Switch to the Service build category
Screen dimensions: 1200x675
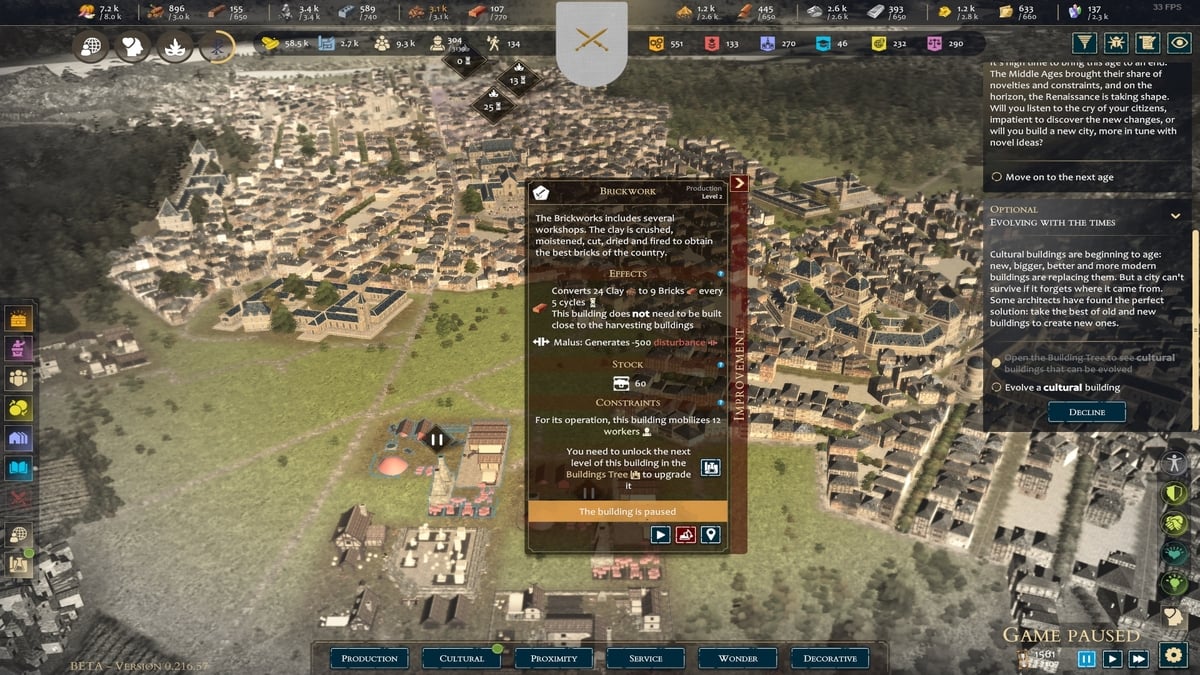(646, 658)
